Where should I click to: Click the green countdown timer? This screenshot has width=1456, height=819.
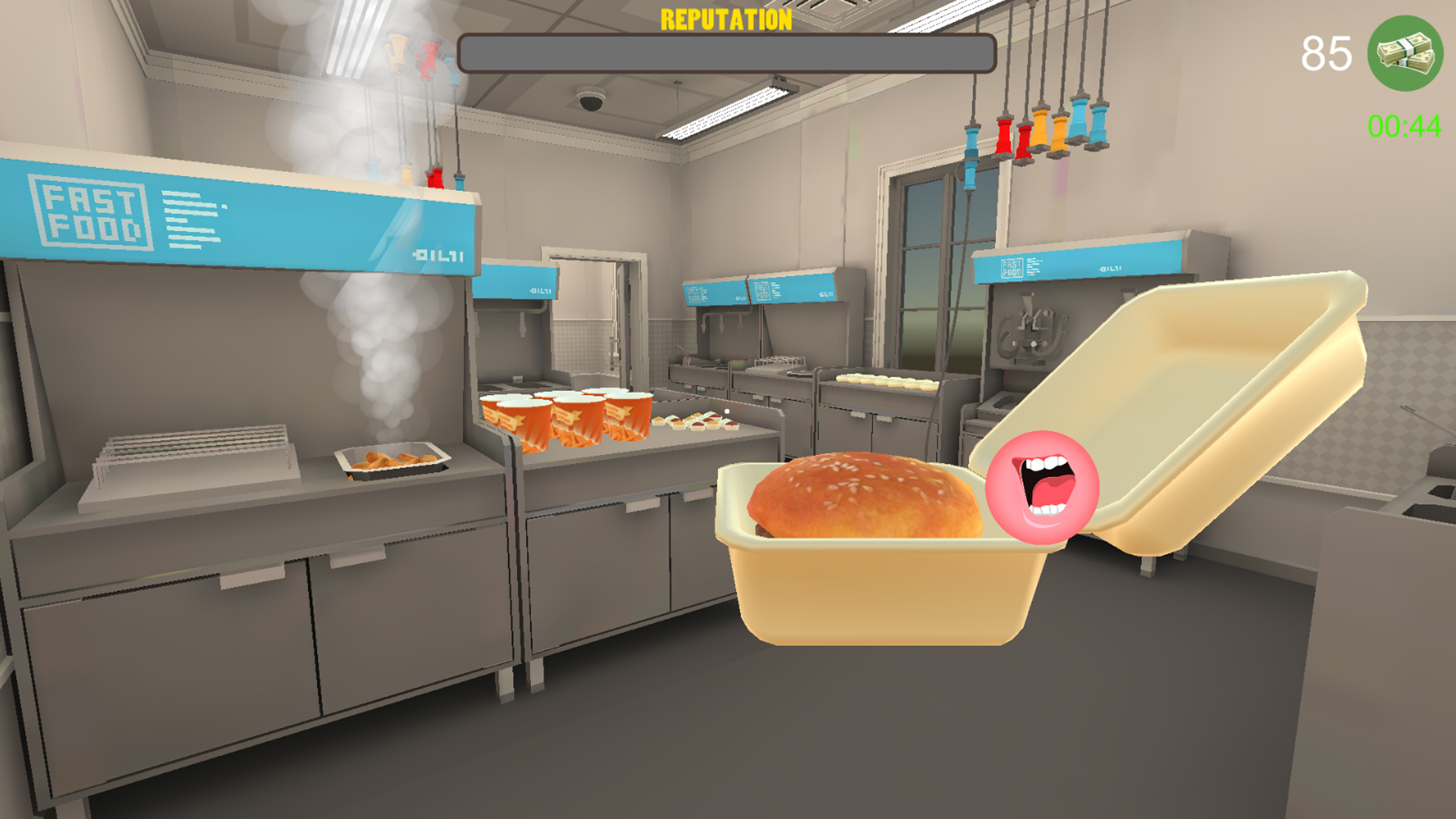[x=1404, y=125]
